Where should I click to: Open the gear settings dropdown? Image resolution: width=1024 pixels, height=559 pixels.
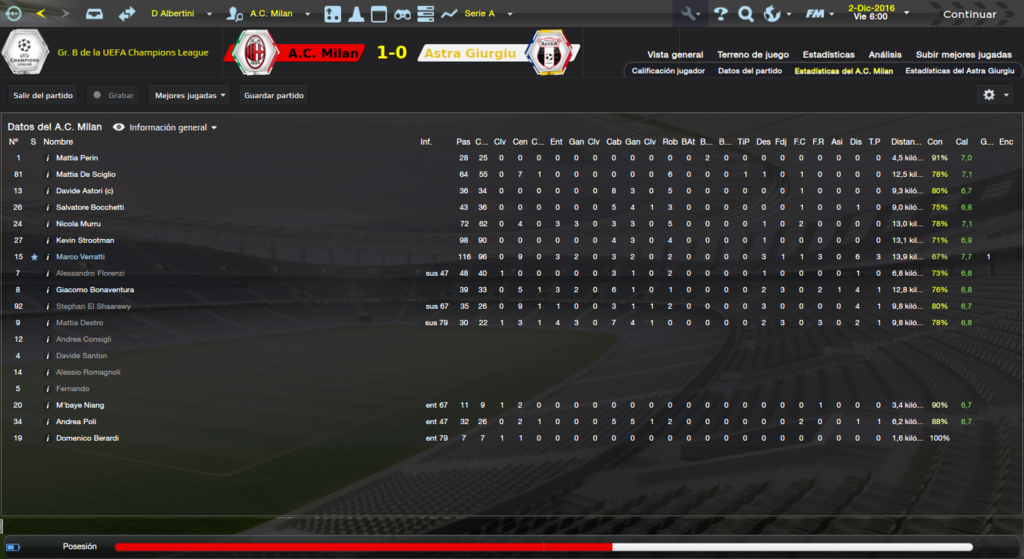click(995, 95)
